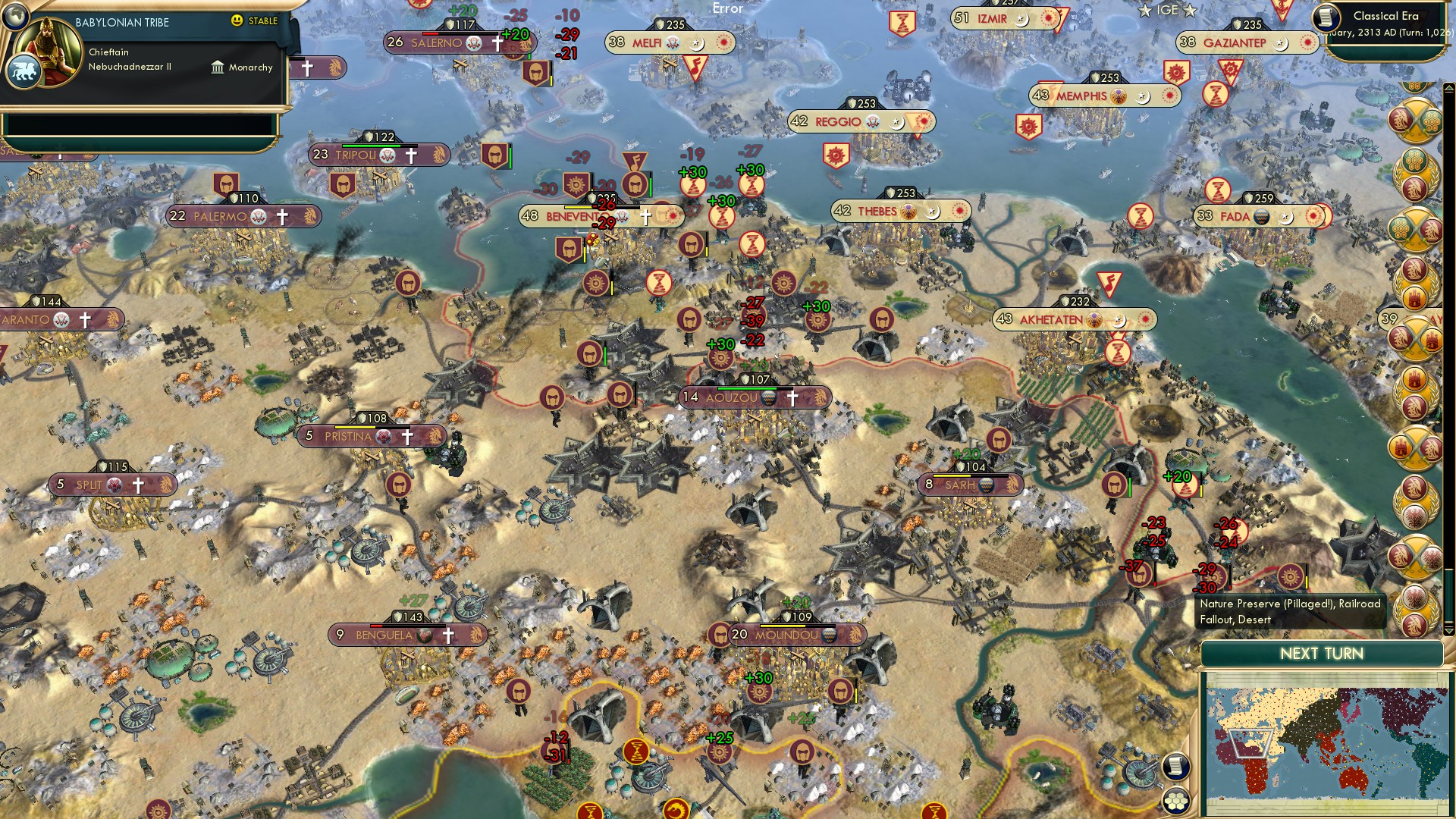
Task: Click the cross religion icon on Palermo's banner
Action: pos(281,216)
